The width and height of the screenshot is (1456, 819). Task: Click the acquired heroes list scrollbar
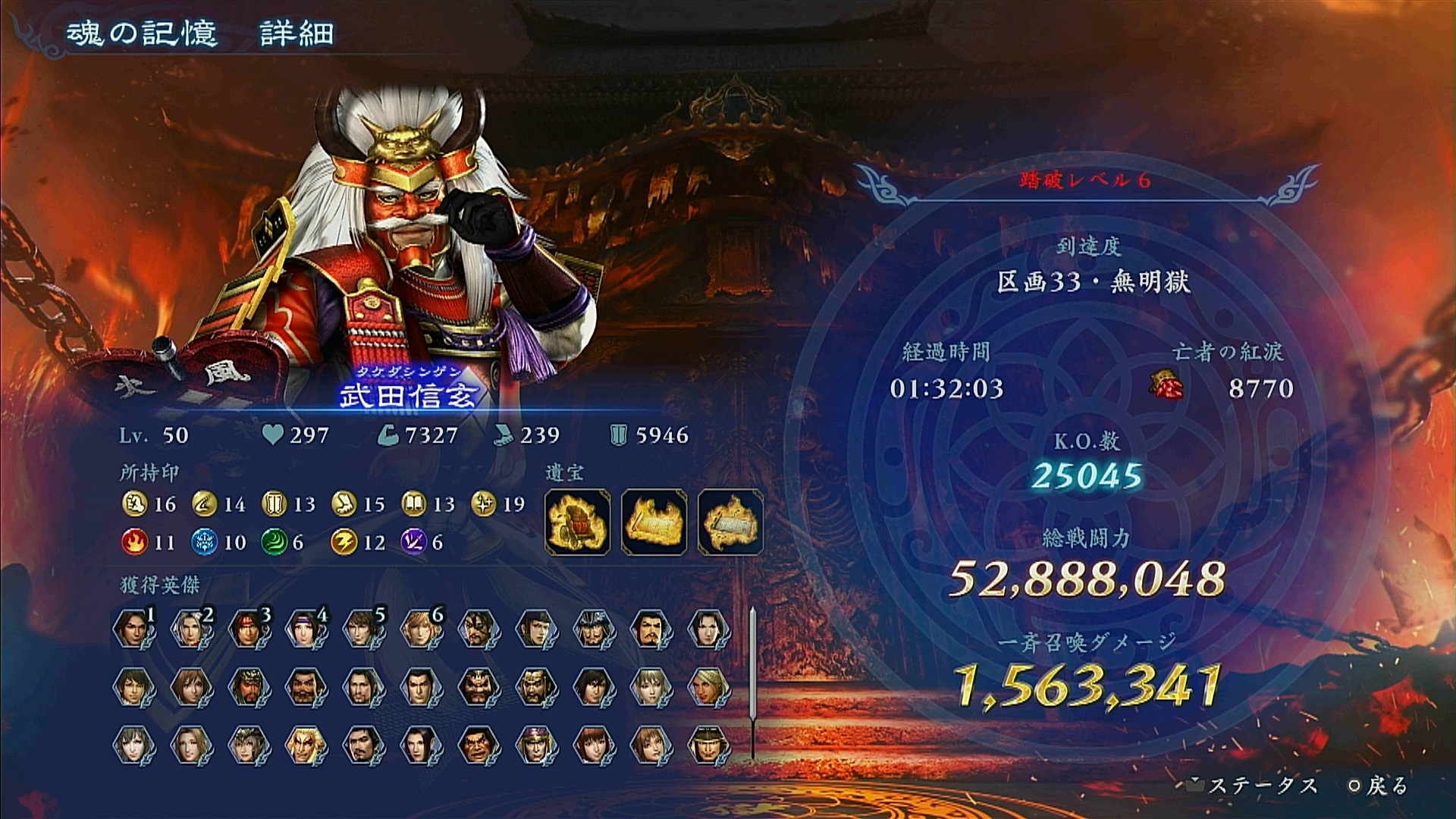752,682
